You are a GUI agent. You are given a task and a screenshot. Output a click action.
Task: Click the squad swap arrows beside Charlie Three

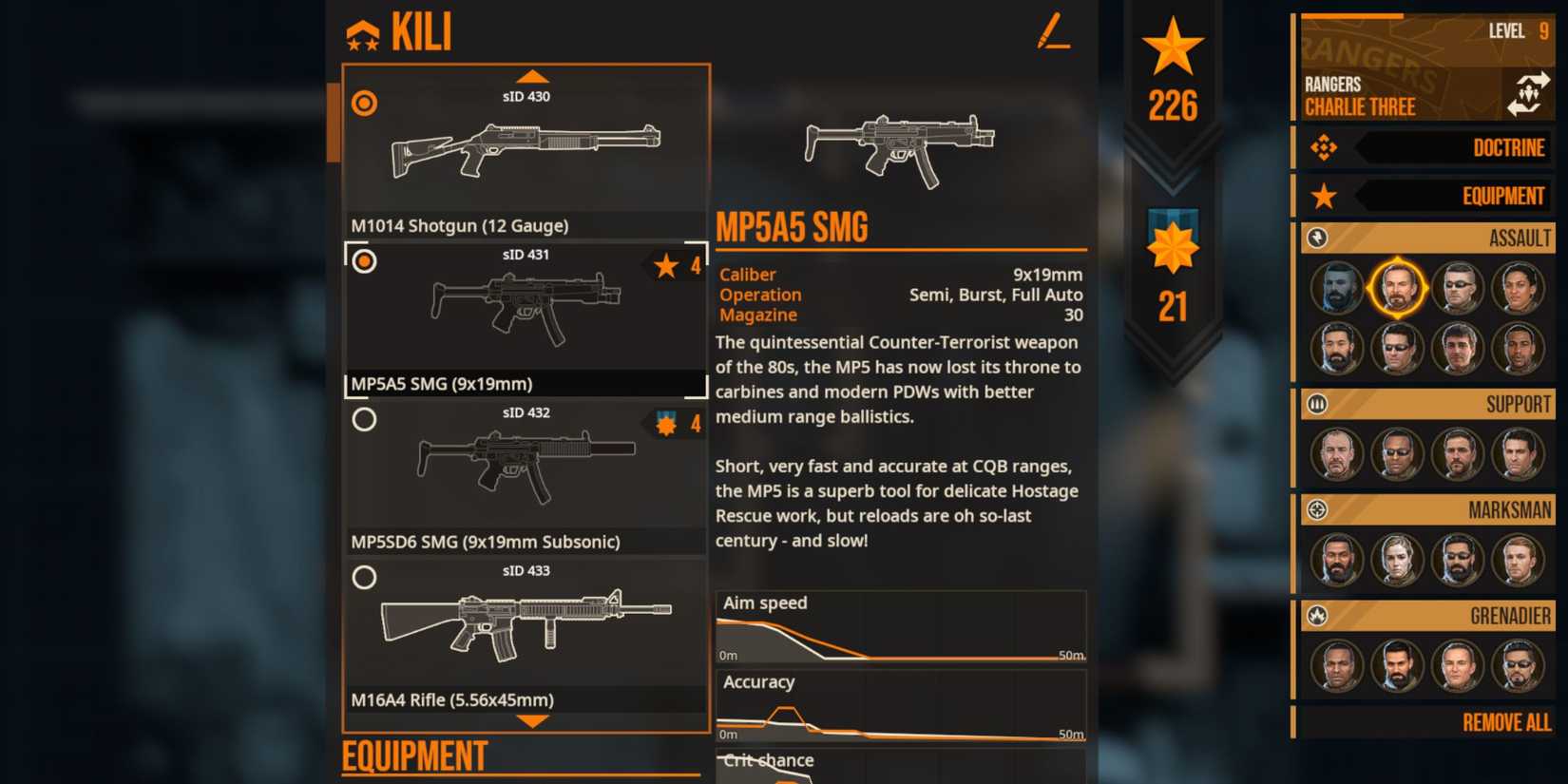1530,95
